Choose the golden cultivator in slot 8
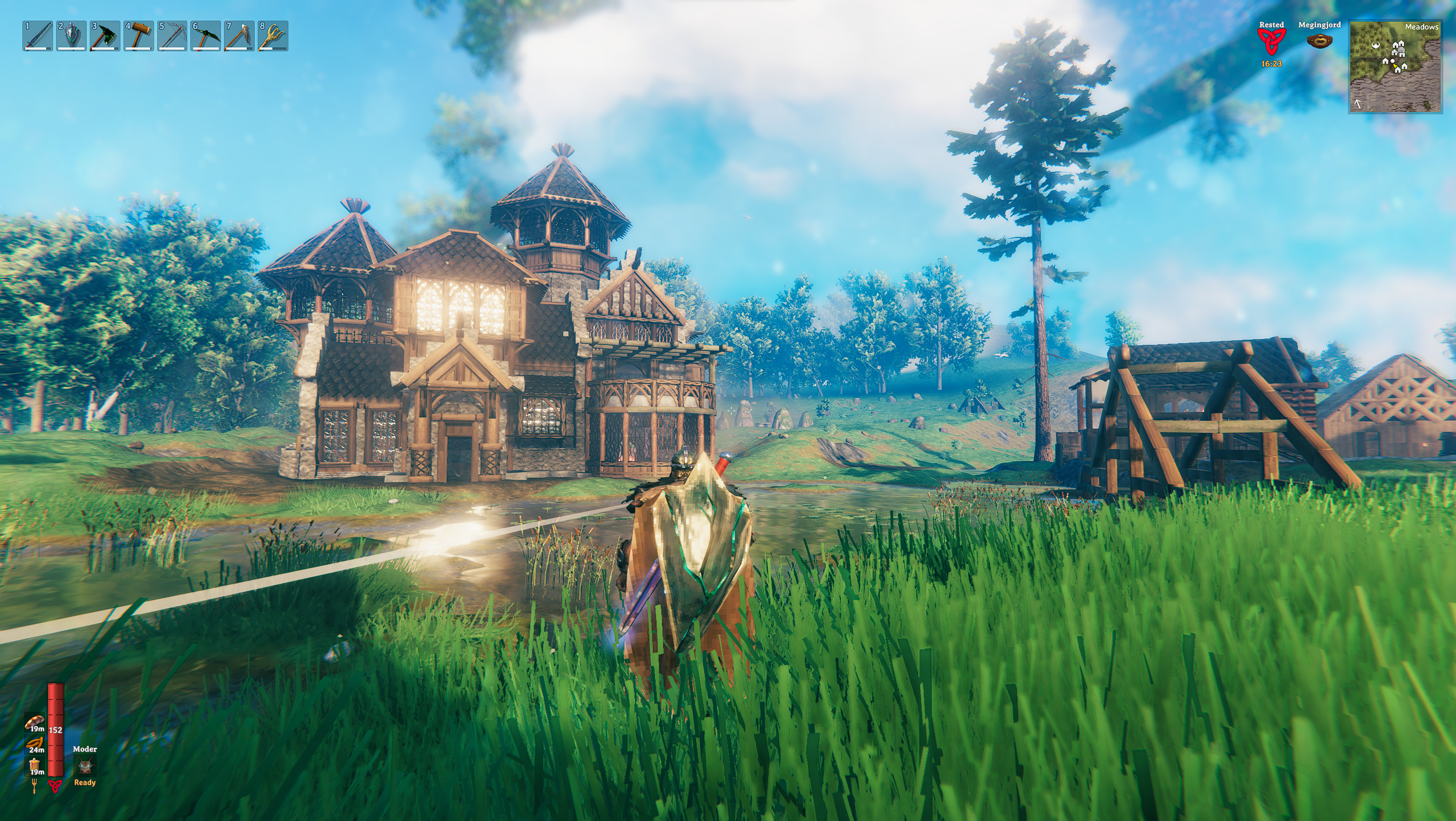 273,36
